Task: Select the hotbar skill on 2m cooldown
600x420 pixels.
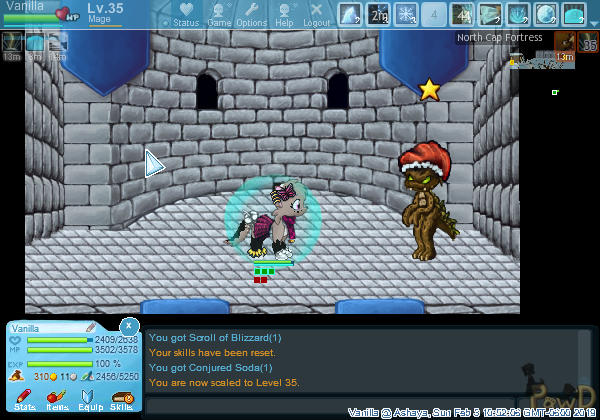Action: coord(378,15)
